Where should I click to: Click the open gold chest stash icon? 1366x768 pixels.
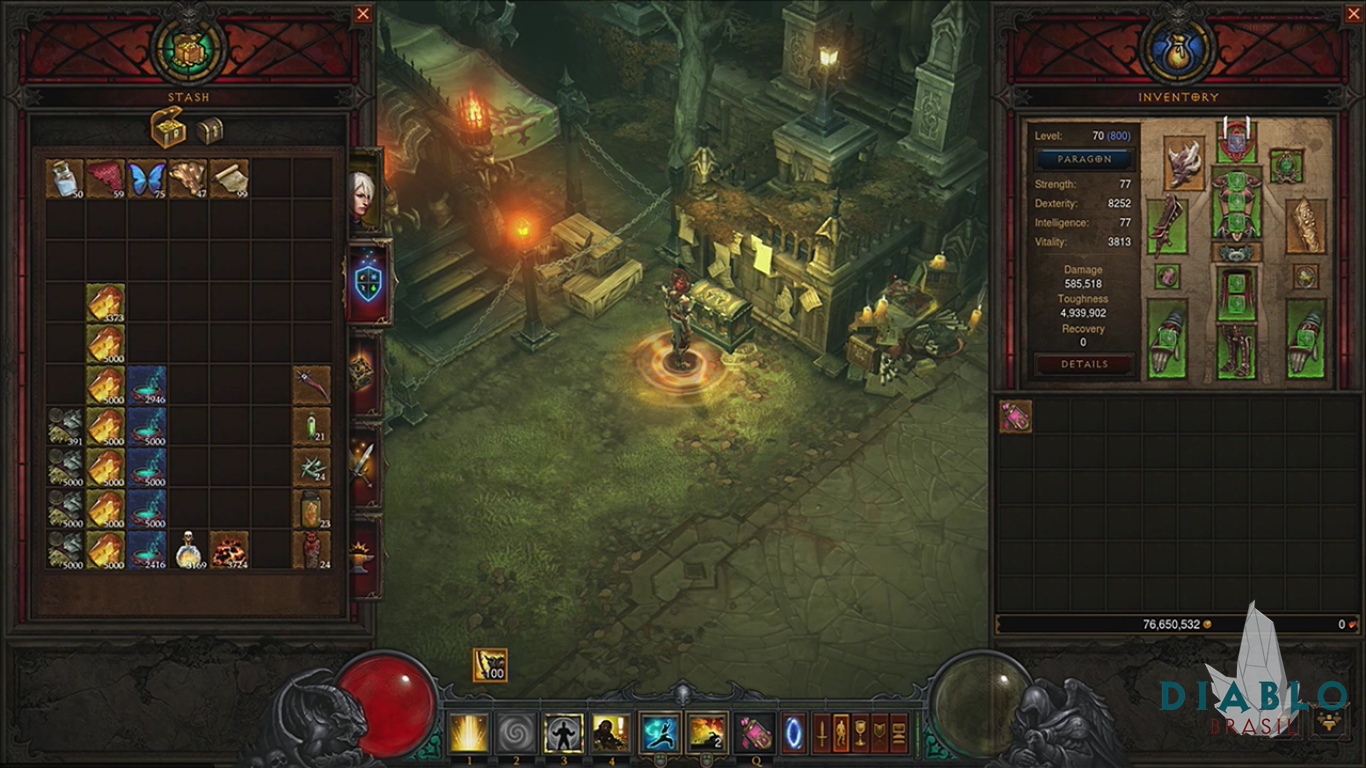point(168,128)
